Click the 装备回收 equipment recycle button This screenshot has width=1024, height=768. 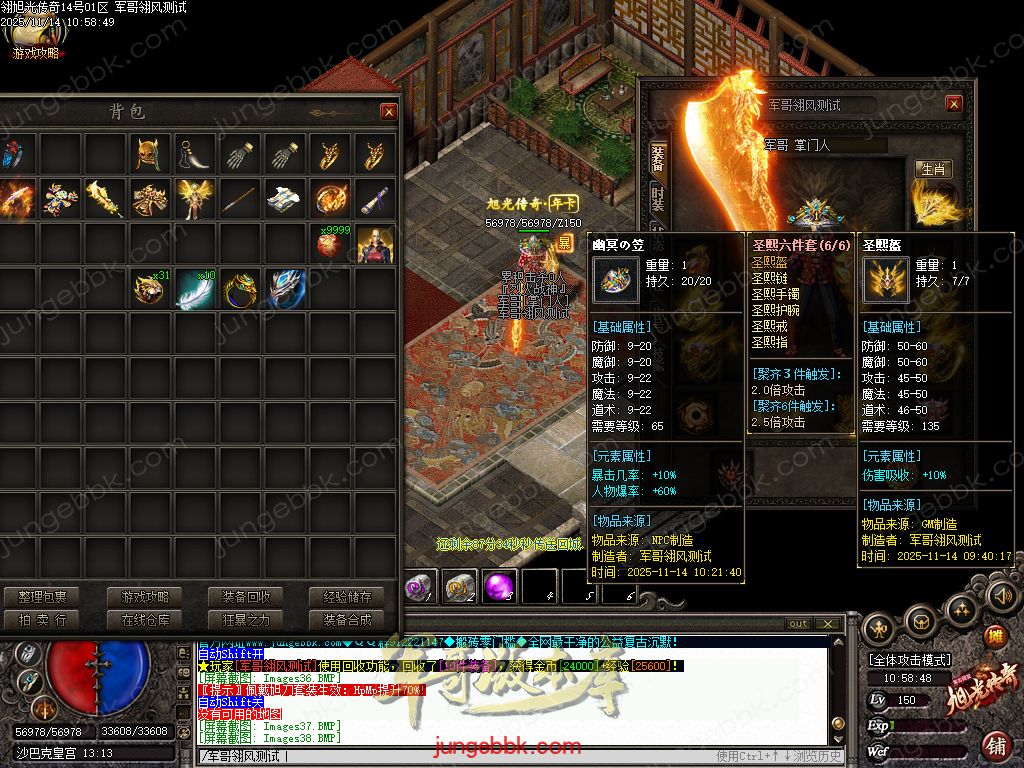pos(246,597)
